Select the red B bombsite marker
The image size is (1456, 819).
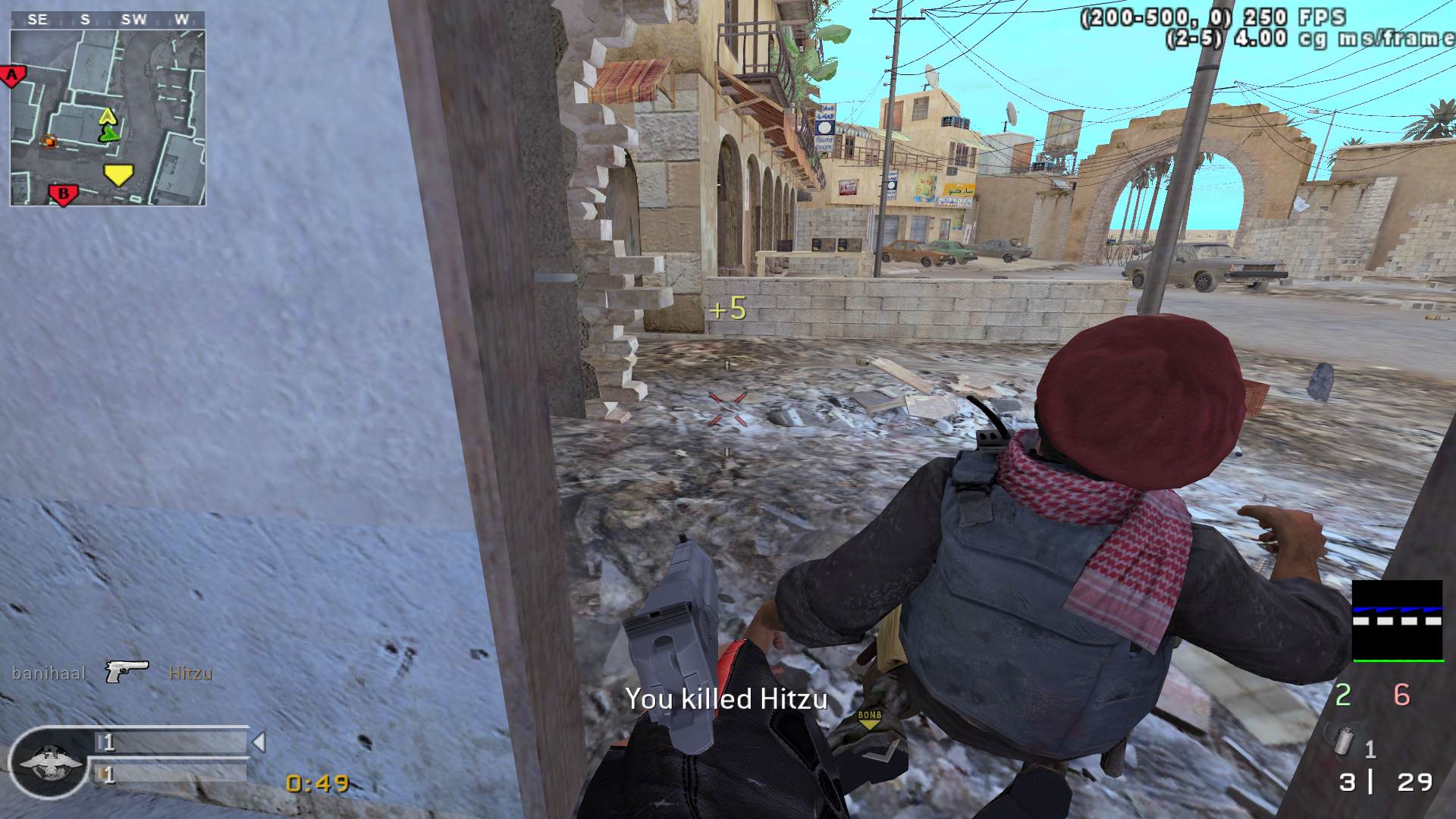(63, 195)
